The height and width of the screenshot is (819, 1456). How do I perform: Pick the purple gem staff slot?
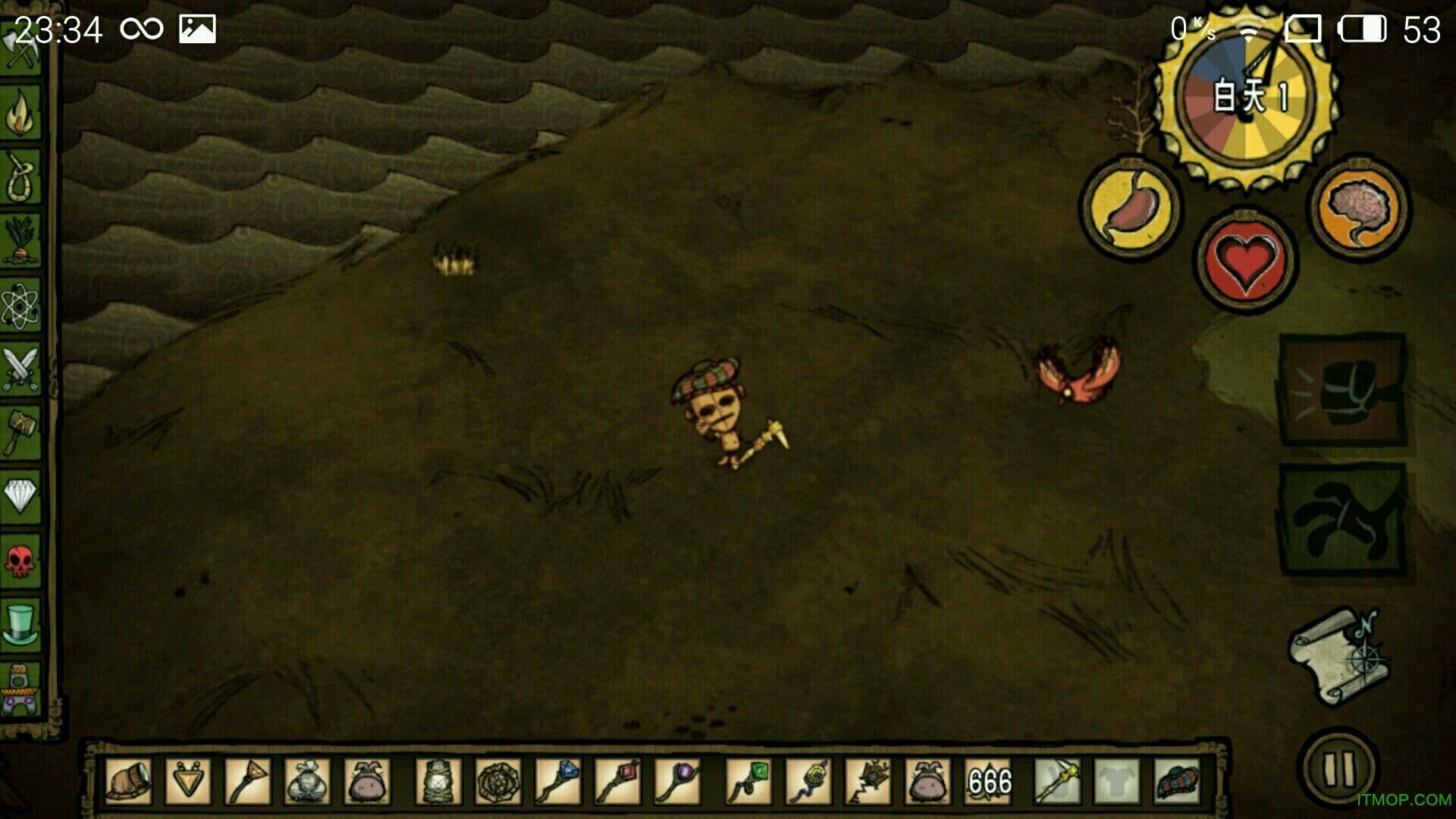pyautogui.click(x=677, y=781)
